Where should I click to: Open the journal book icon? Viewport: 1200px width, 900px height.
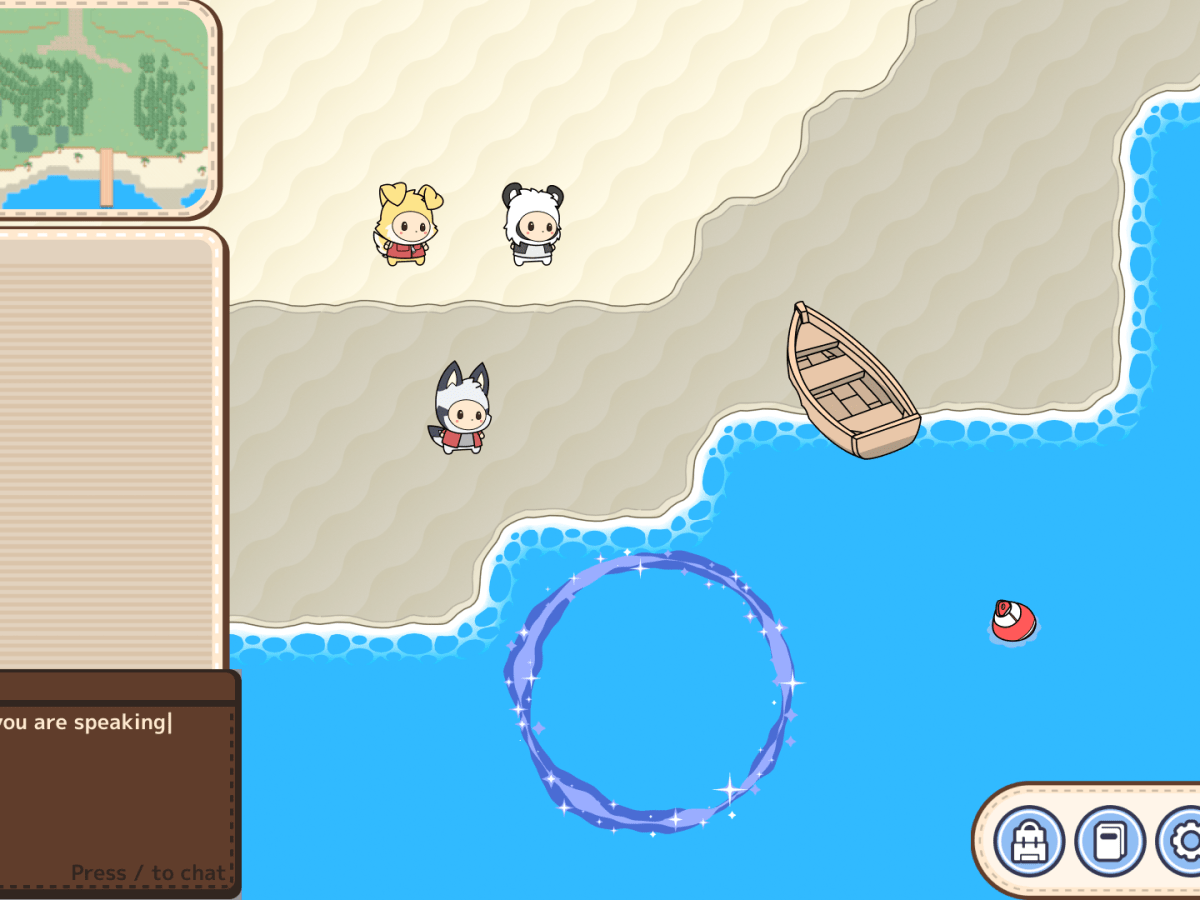[1109, 842]
